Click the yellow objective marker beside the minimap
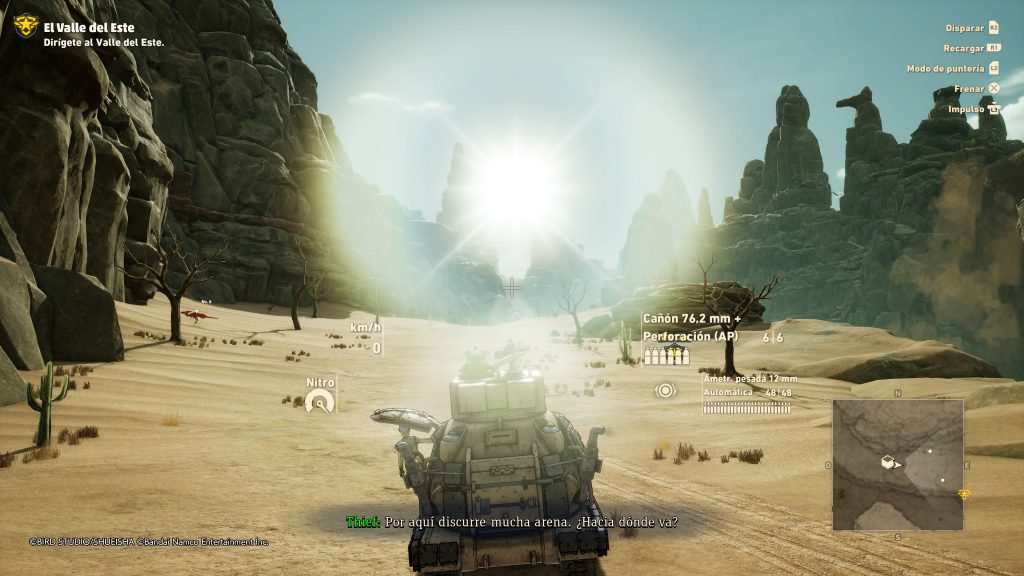 point(964,494)
